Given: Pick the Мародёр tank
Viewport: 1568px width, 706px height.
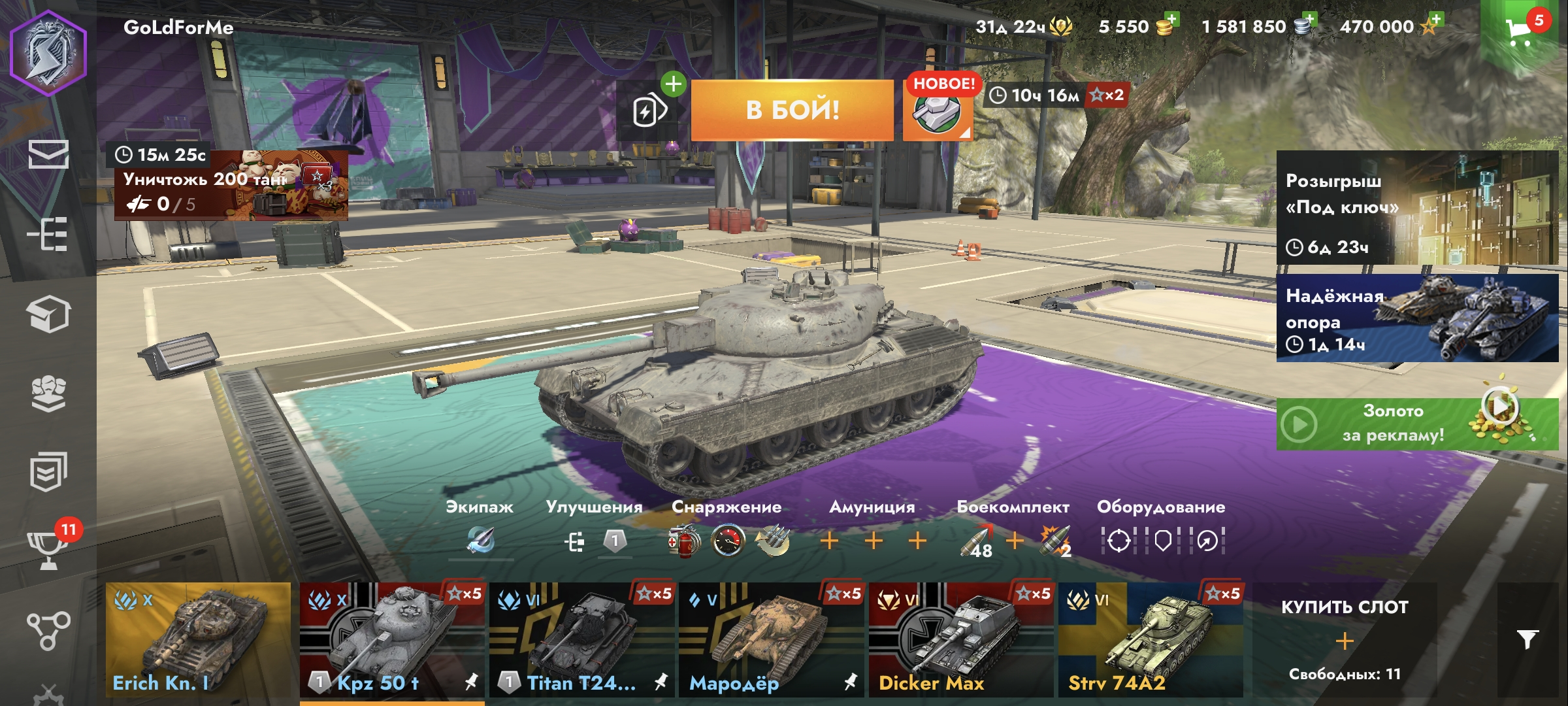Looking at the screenshot, I should click(x=772, y=639).
